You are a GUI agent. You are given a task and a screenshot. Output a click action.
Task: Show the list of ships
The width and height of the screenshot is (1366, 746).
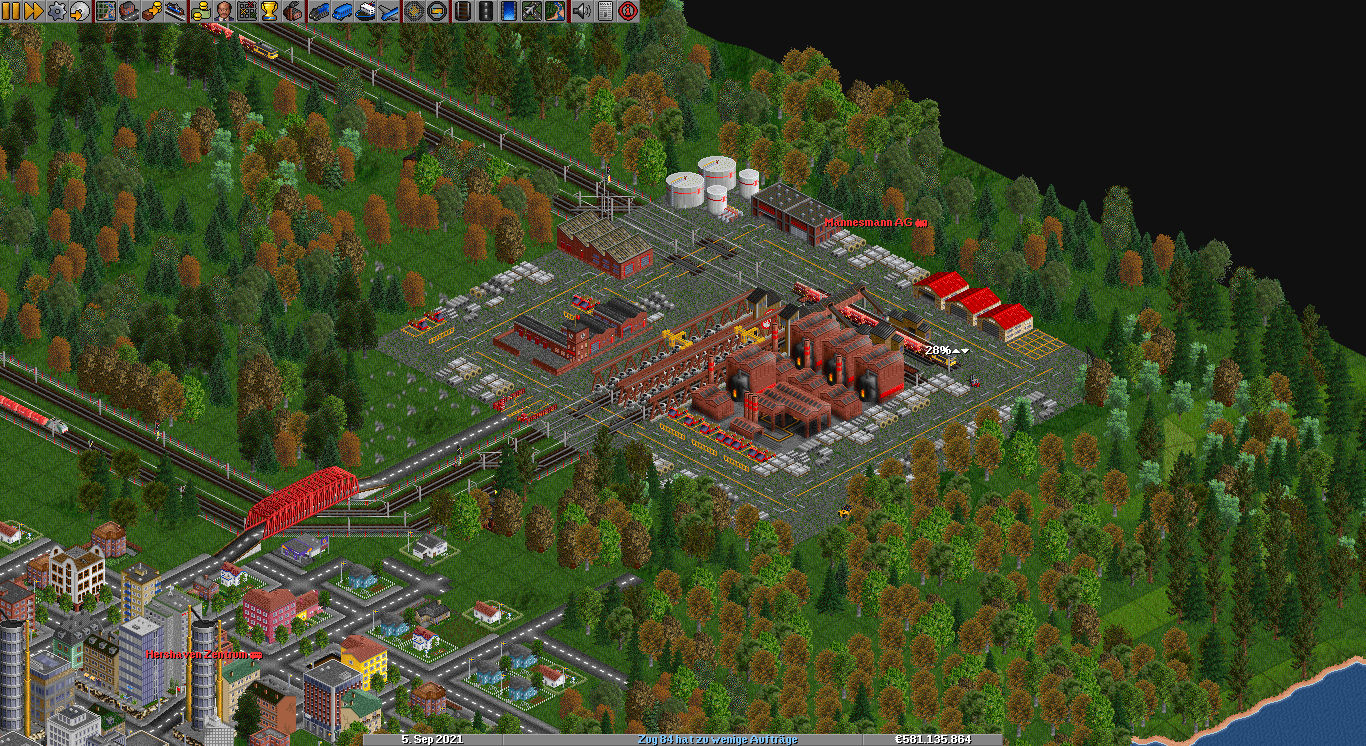point(365,11)
